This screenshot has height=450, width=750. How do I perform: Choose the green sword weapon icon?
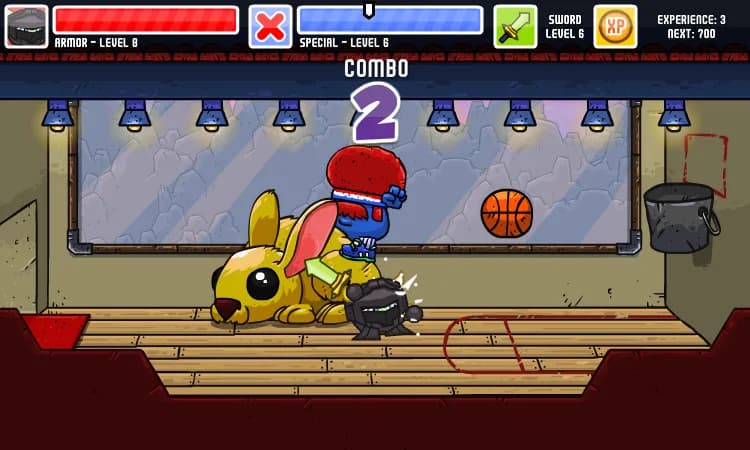point(515,26)
